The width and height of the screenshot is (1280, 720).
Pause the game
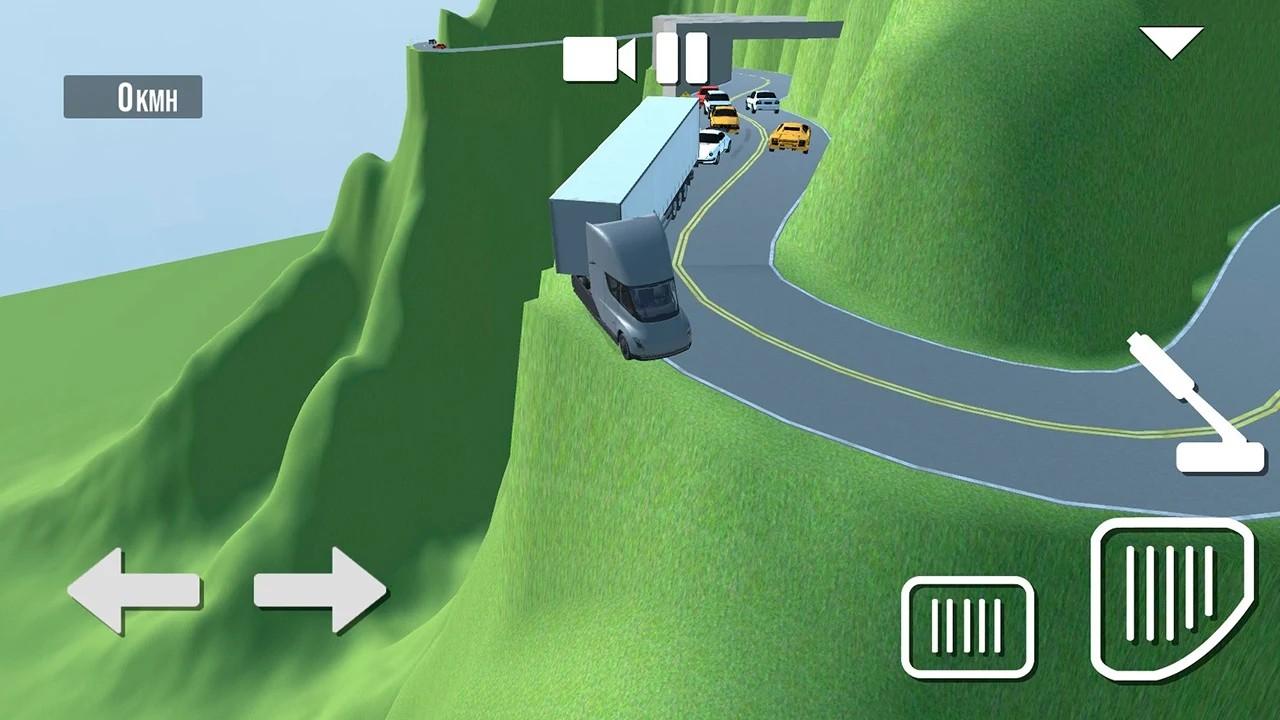(x=682, y=58)
